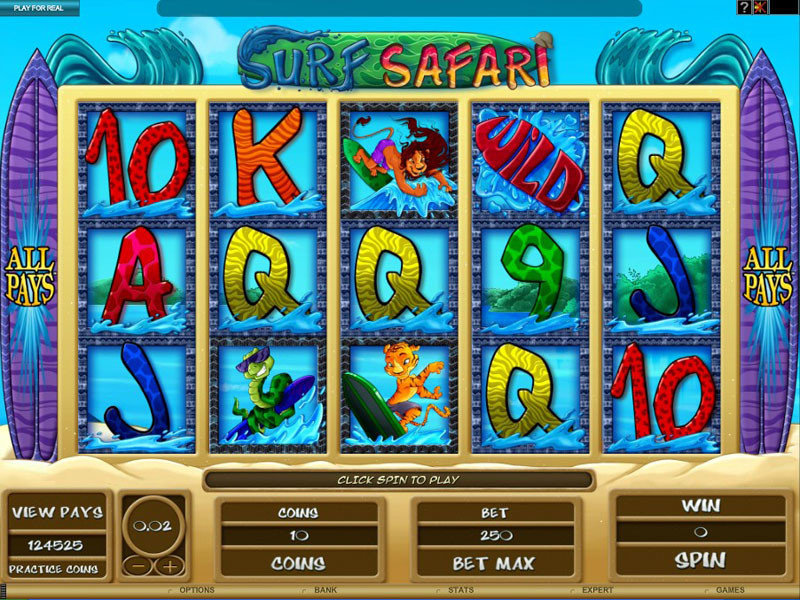This screenshot has height=600, width=800.
Task: Open the Options menu
Action: tap(195, 591)
